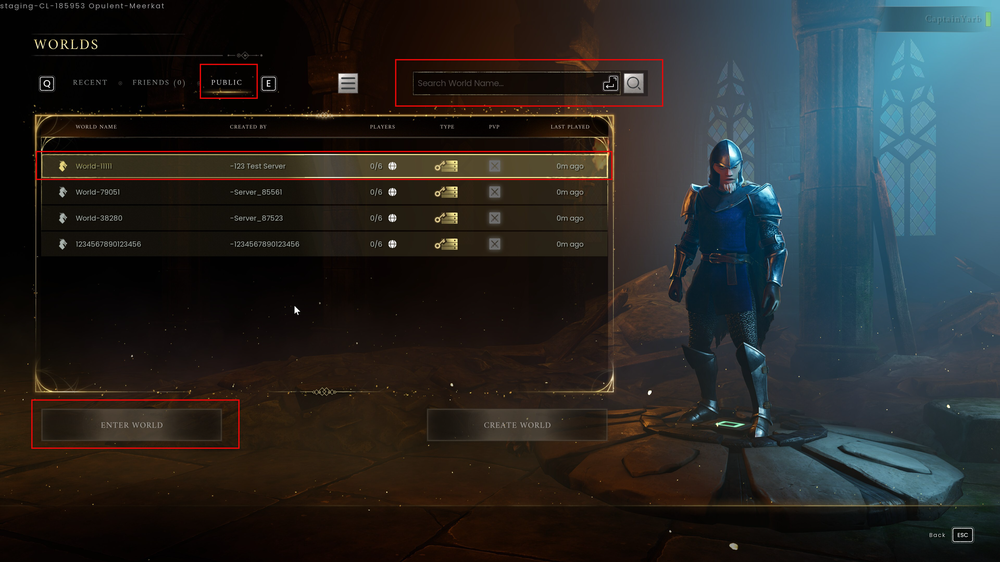Viewport: 1000px width, 562px height.
Task: Select the Public worlds tab
Action: 227,83
